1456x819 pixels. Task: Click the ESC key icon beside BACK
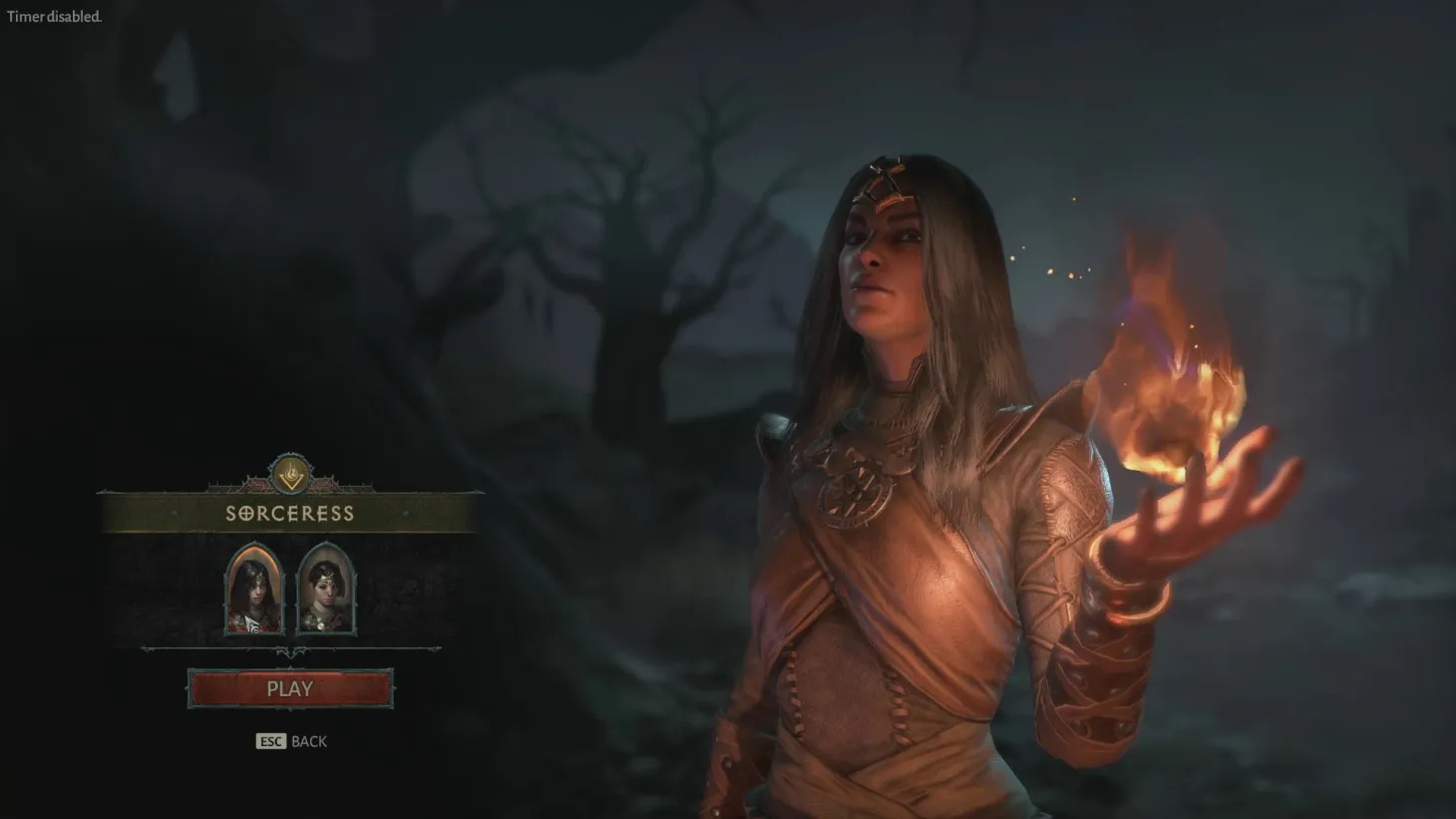point(269,741)
